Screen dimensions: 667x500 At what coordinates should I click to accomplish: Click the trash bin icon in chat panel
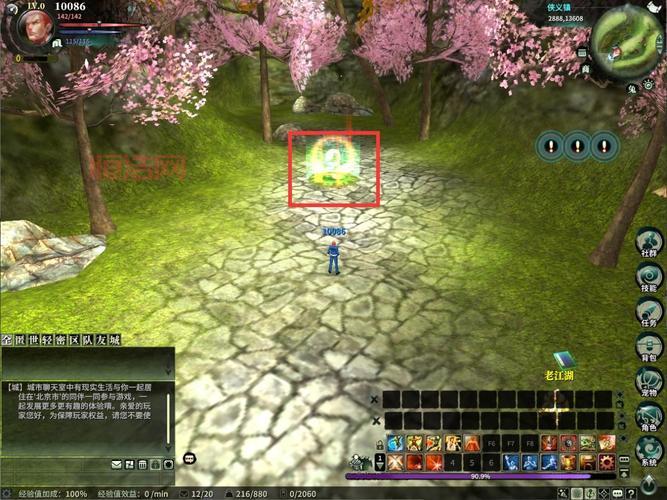coord(143,464)
